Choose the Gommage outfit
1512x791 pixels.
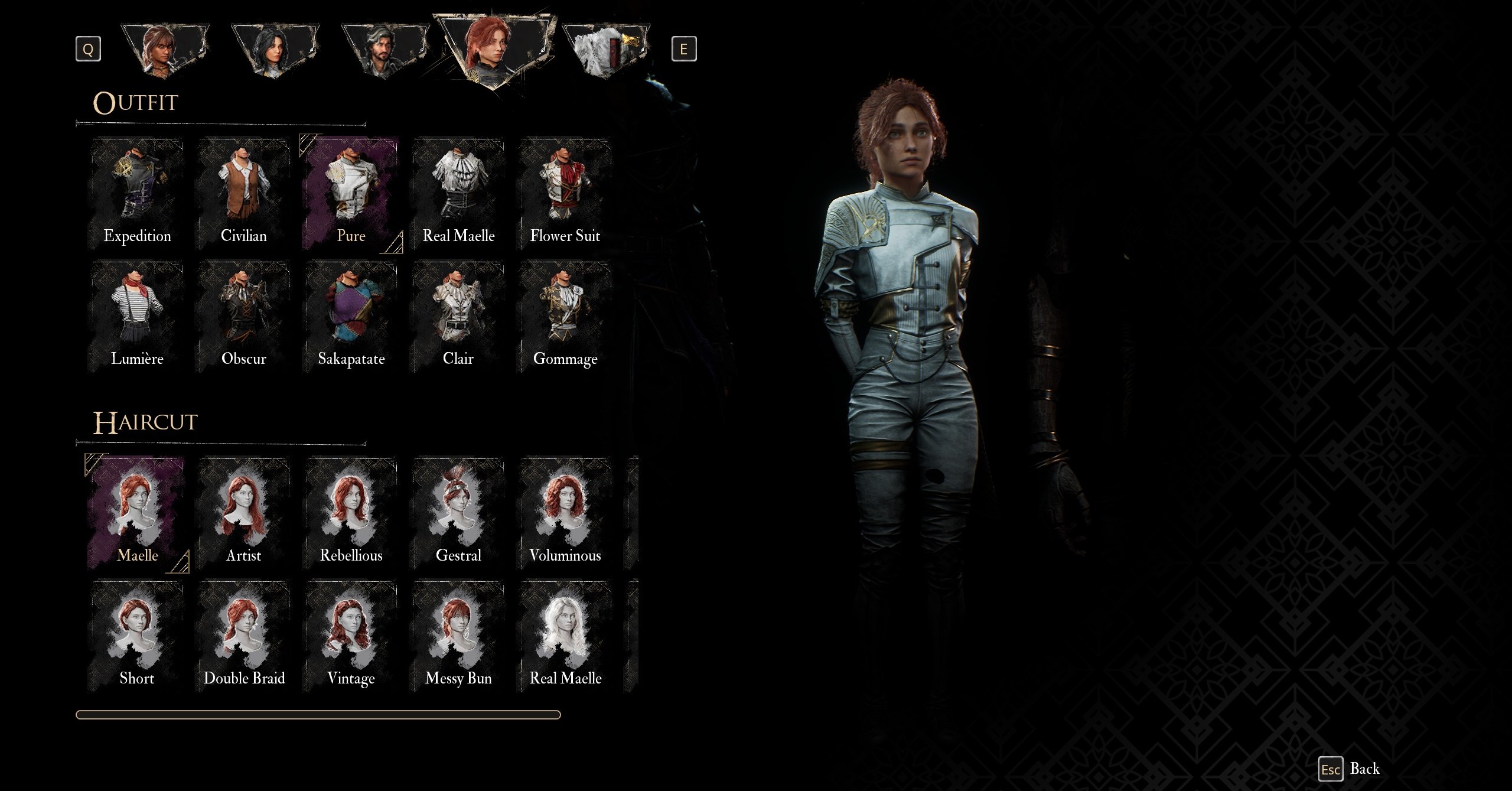tap(565, 315)
